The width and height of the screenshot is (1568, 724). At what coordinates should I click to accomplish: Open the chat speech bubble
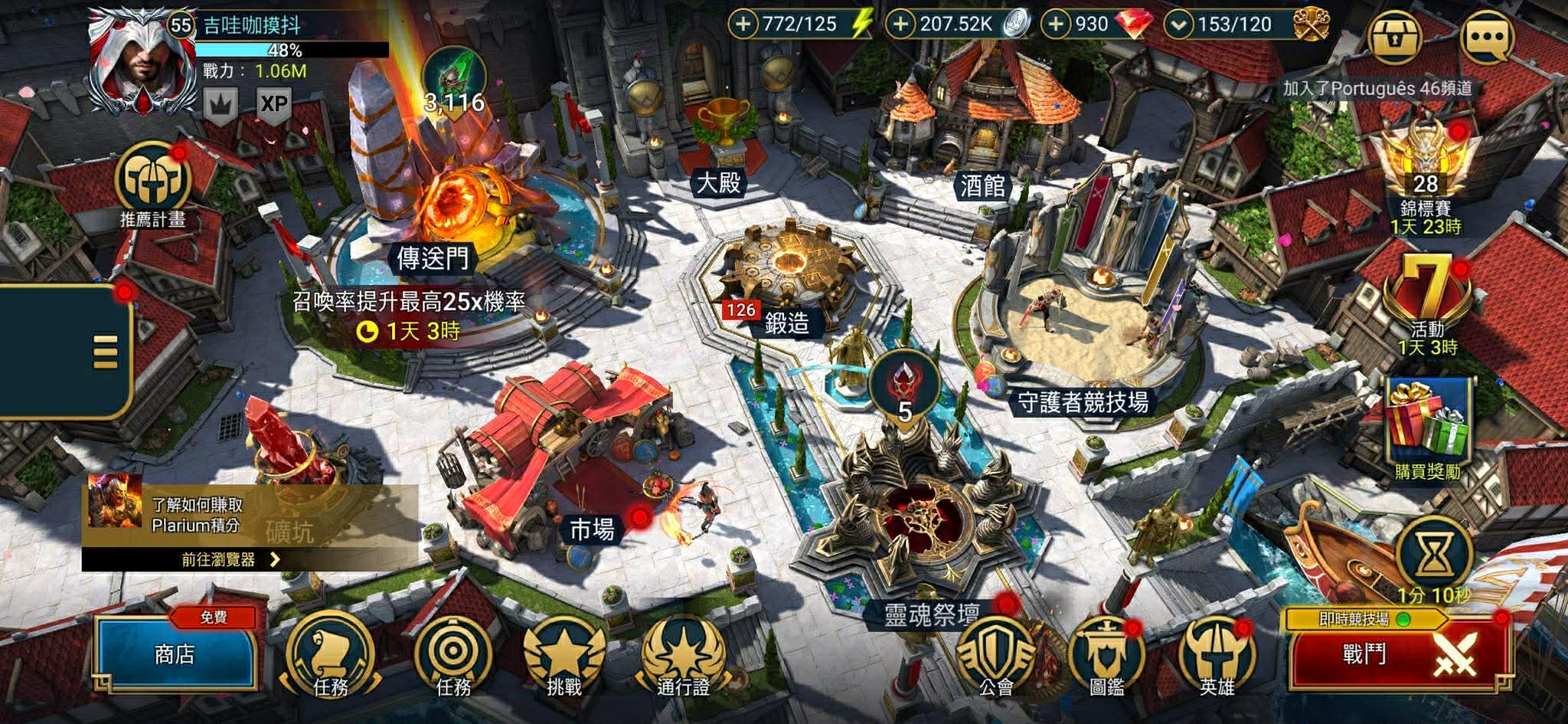(1487, 37)
